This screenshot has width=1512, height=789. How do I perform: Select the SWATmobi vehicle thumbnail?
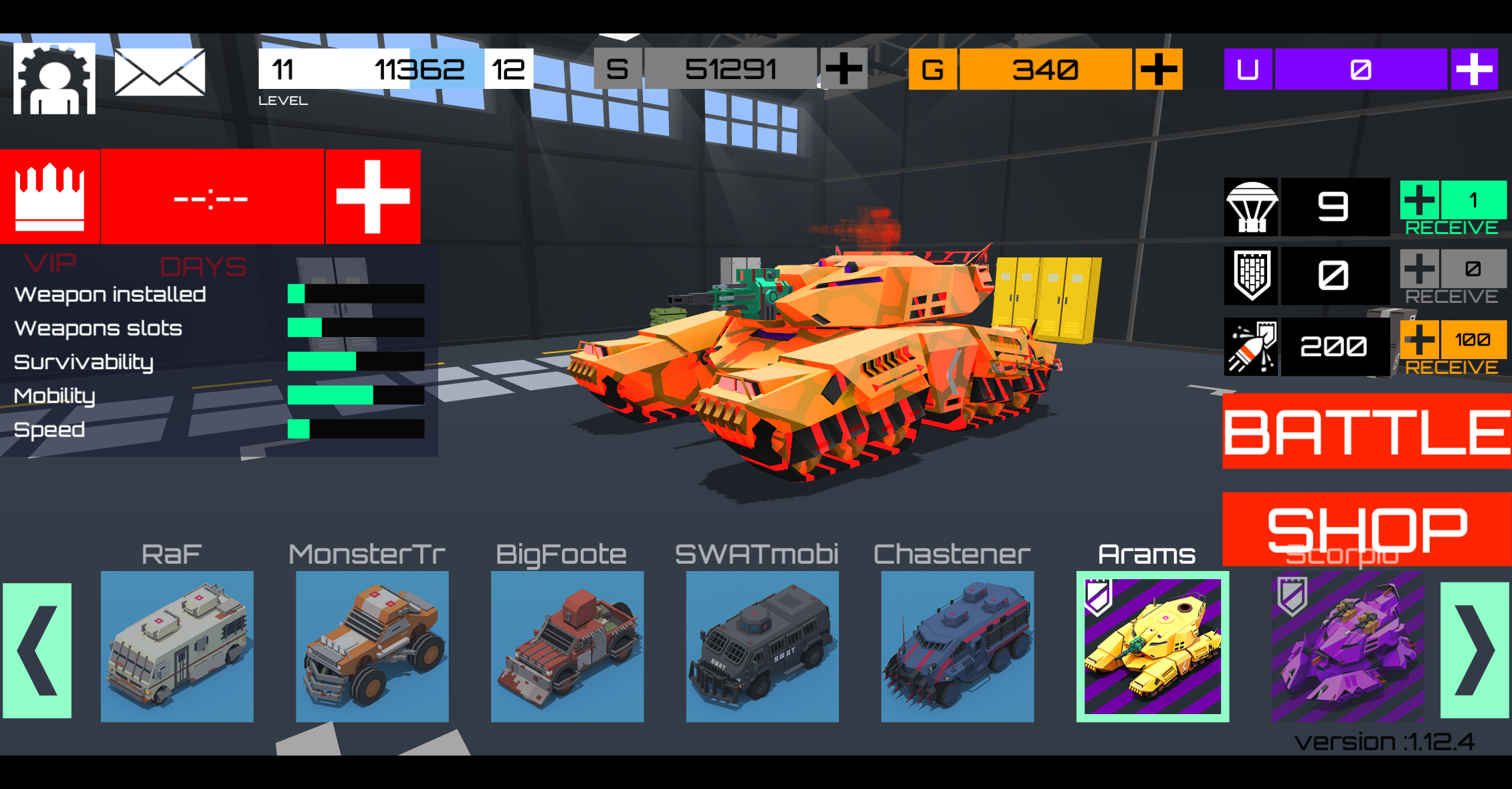[x=762, y=645]
